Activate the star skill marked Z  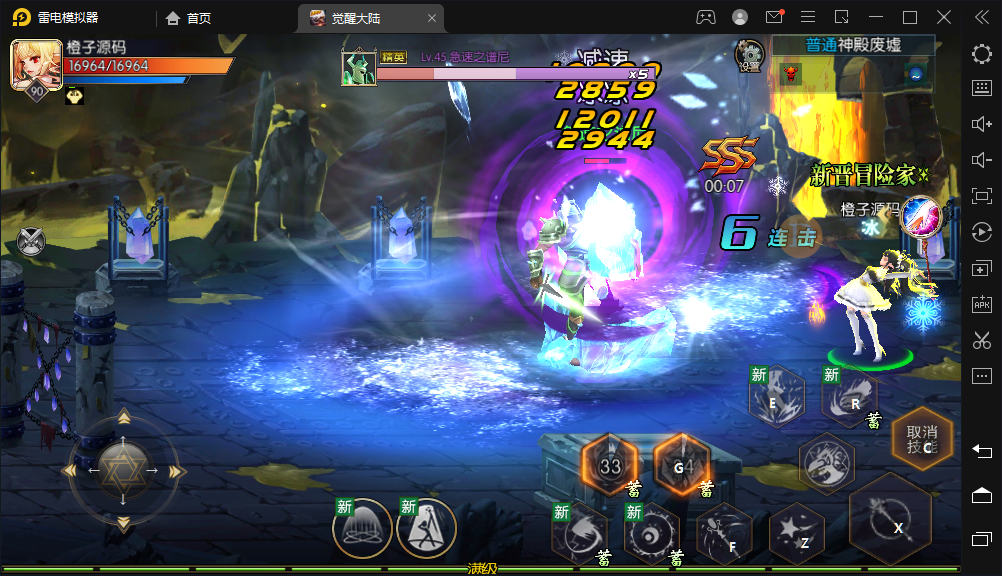(x=796, y=535)
